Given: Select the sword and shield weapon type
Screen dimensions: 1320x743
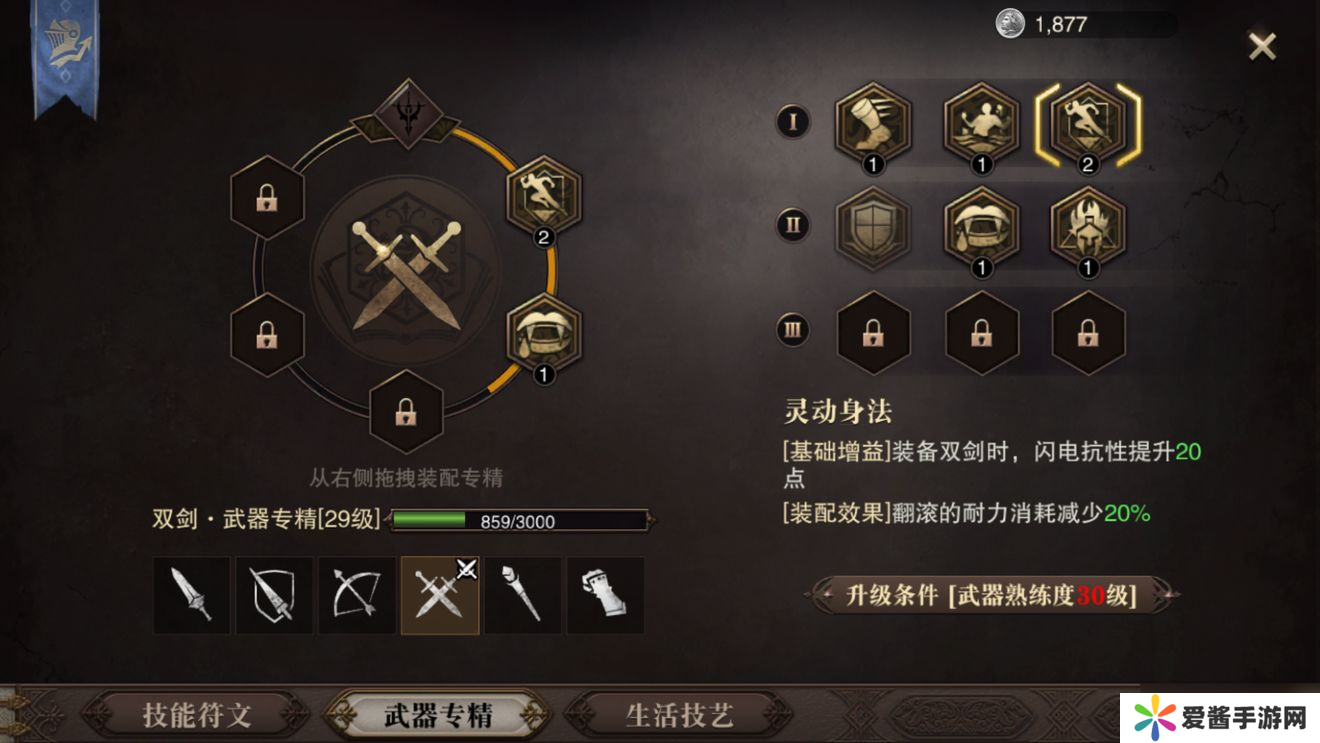Looking at the screenshot, I should pos(274,596).
